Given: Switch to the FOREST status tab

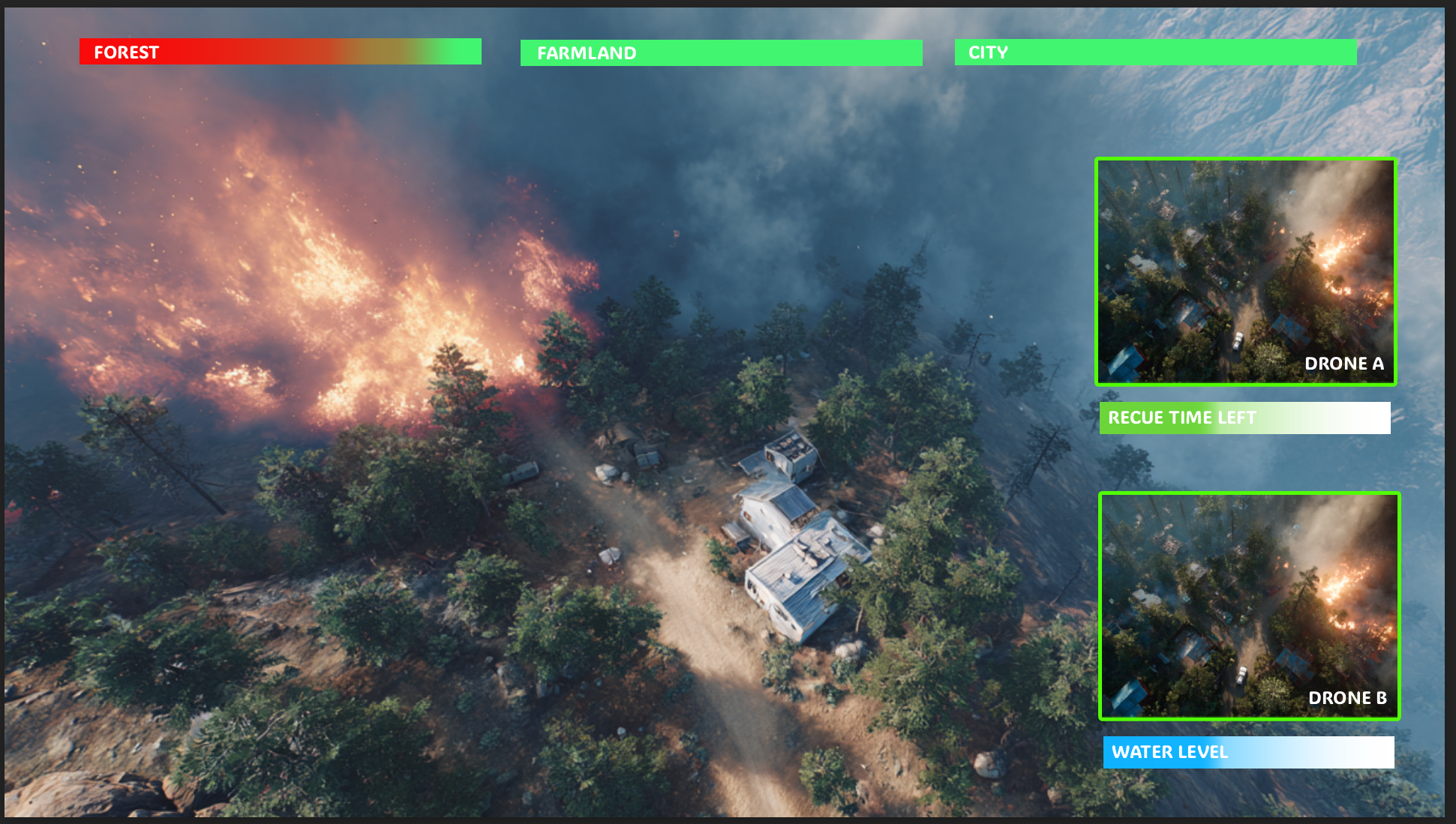Looking at the screenshot, I should (x=278, y=52).
